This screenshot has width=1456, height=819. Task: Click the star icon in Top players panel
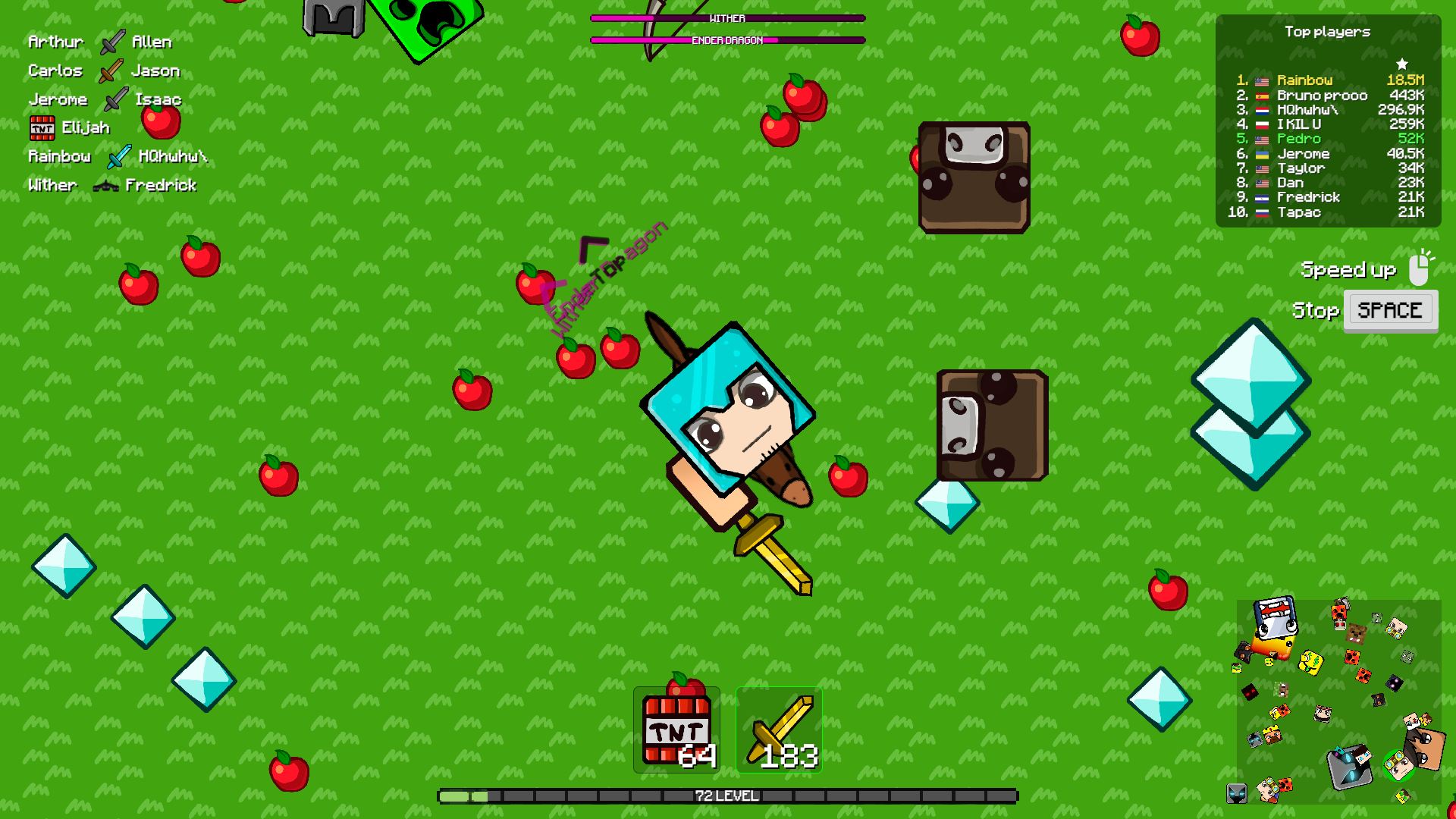(1404, 63)
